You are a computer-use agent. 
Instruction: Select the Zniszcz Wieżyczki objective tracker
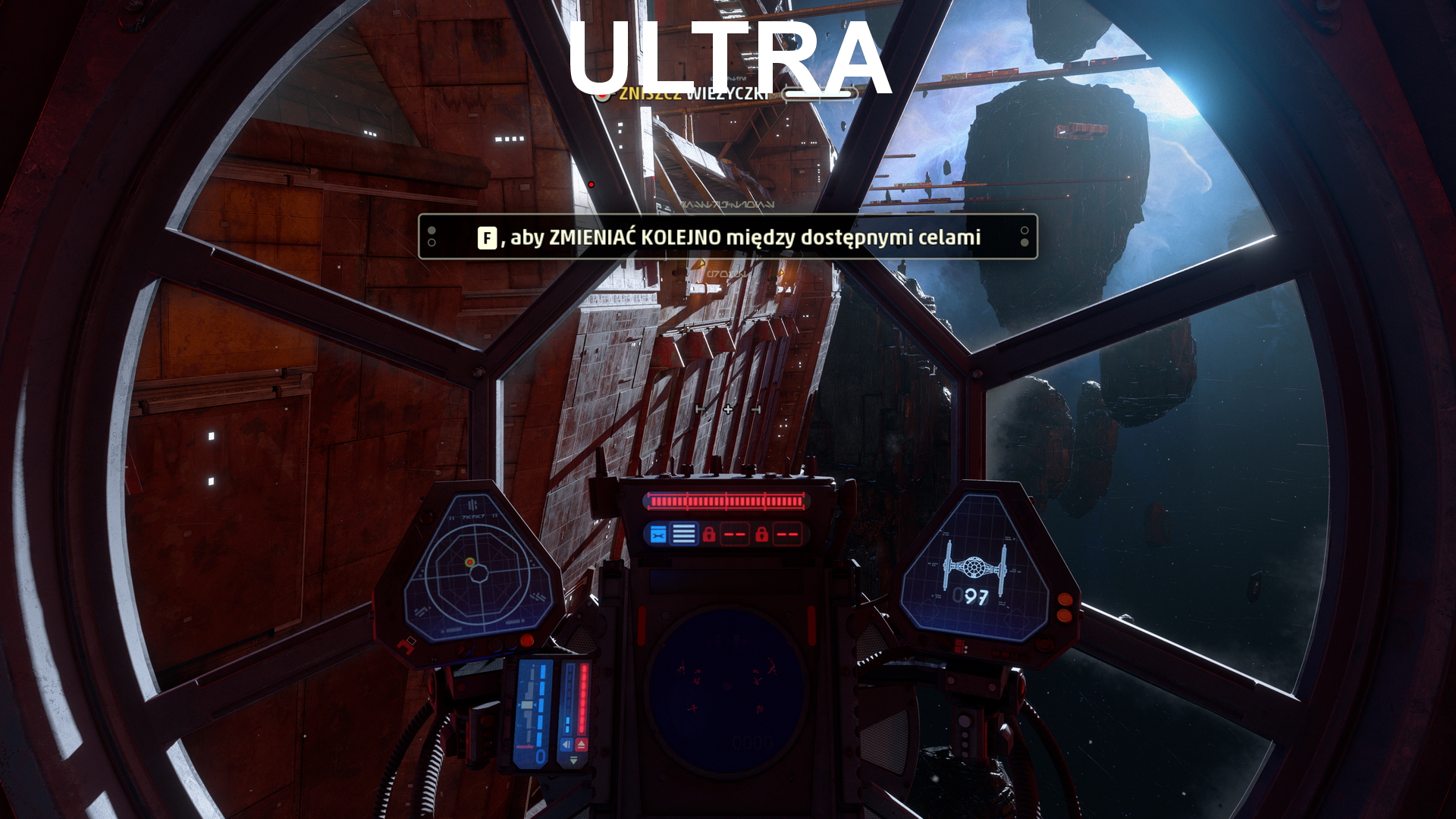coord(694,94)
